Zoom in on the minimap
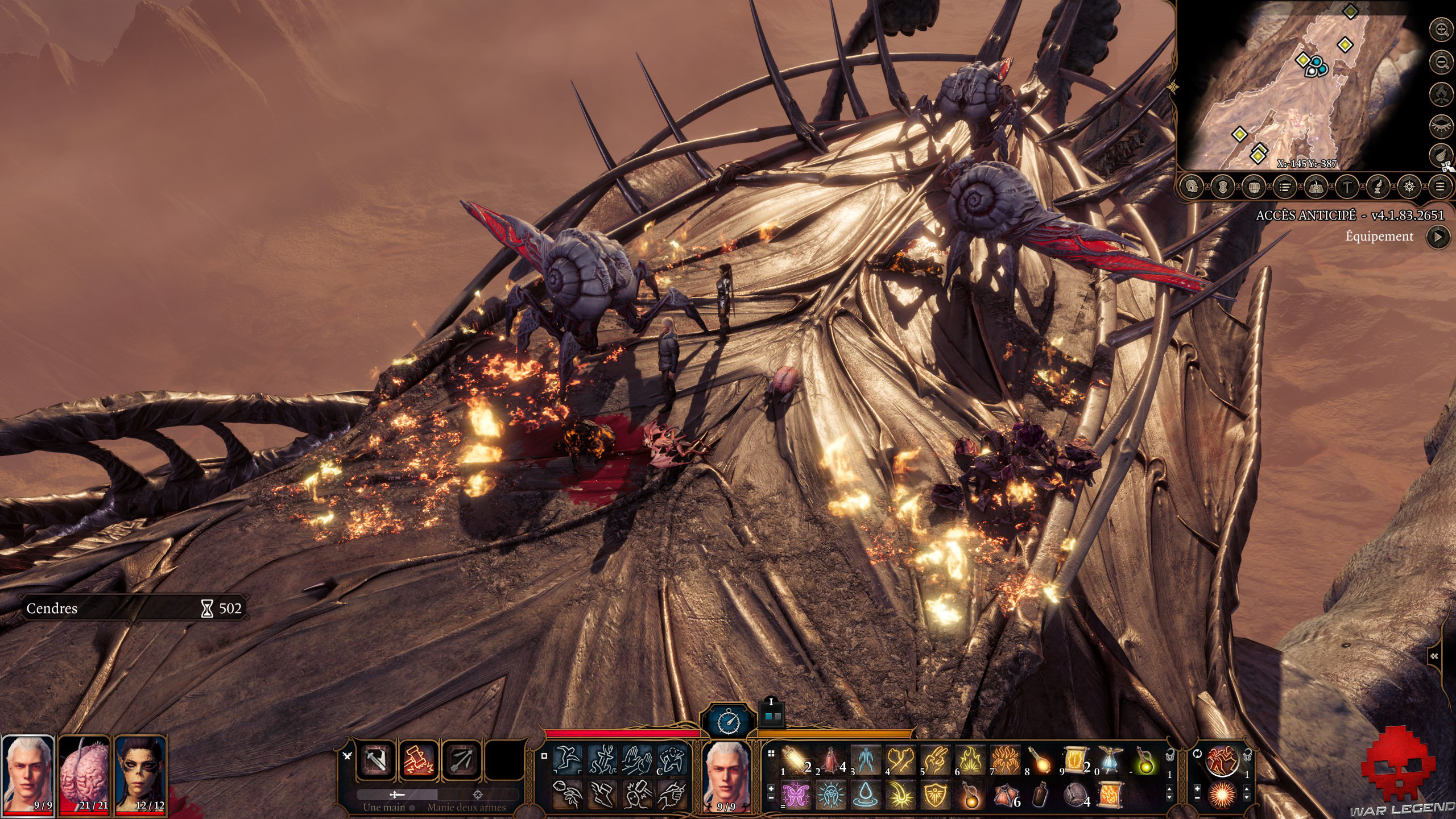The image size is (1456, 819). point(1441,30)
